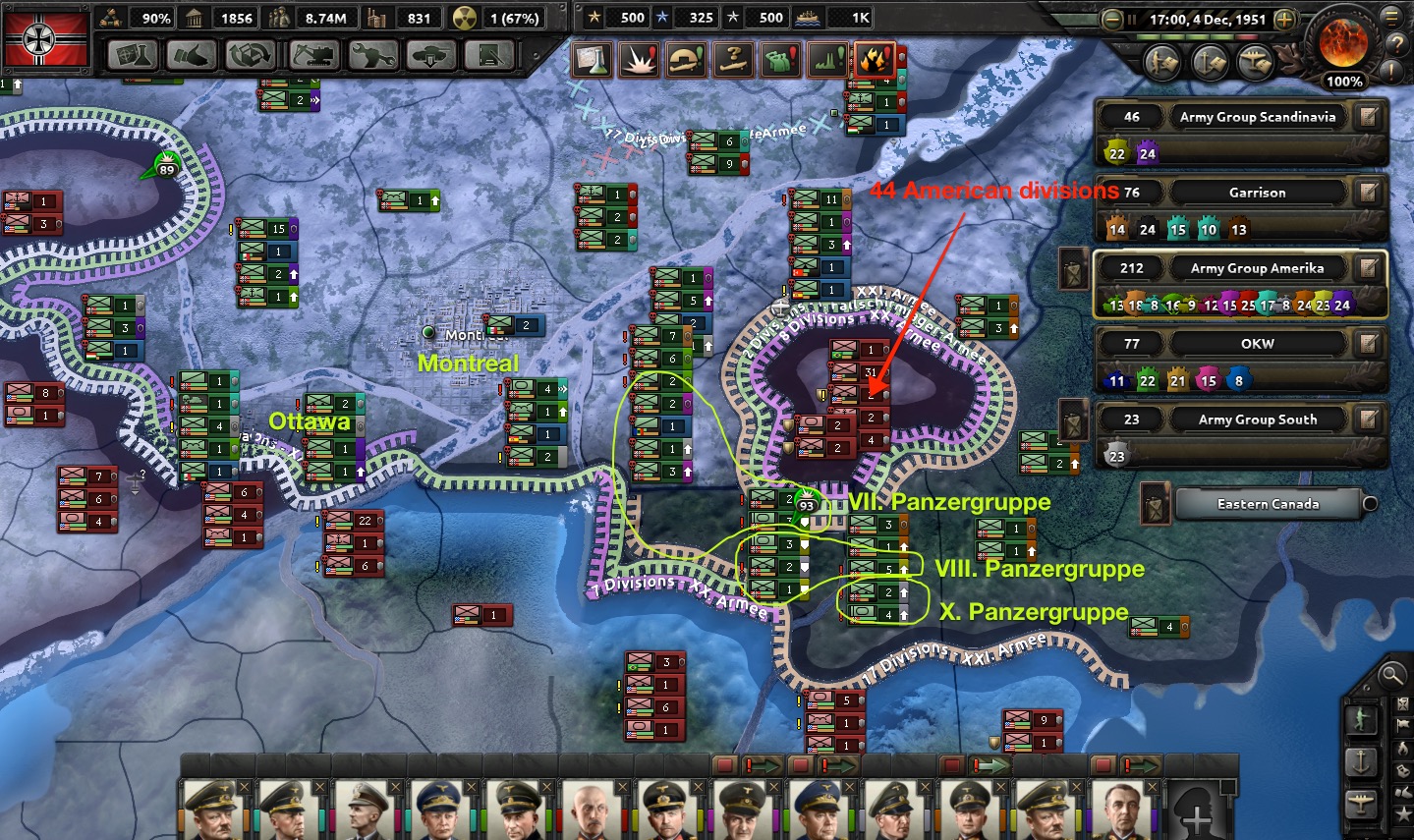Image resolution: width=1414 pixels, height=840 pixels.
Task: Click the burning flame alert icon
Action: (874, 60)
